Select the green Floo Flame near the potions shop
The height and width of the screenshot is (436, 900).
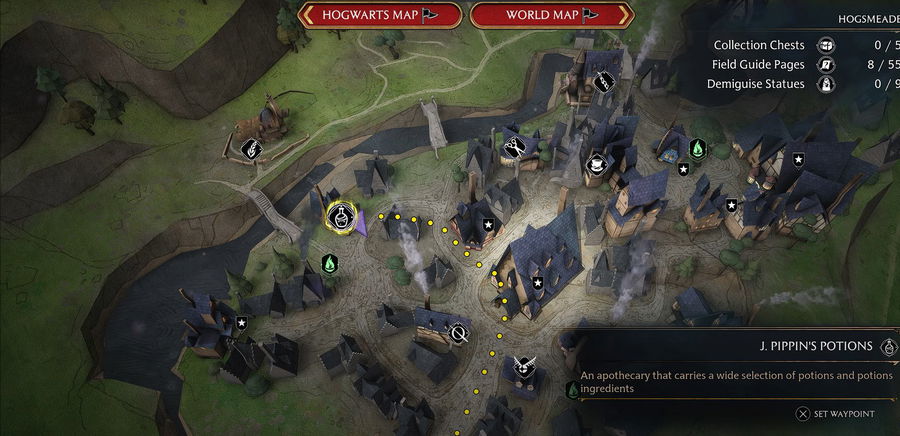pyautogui.click(x=329, y=264)
